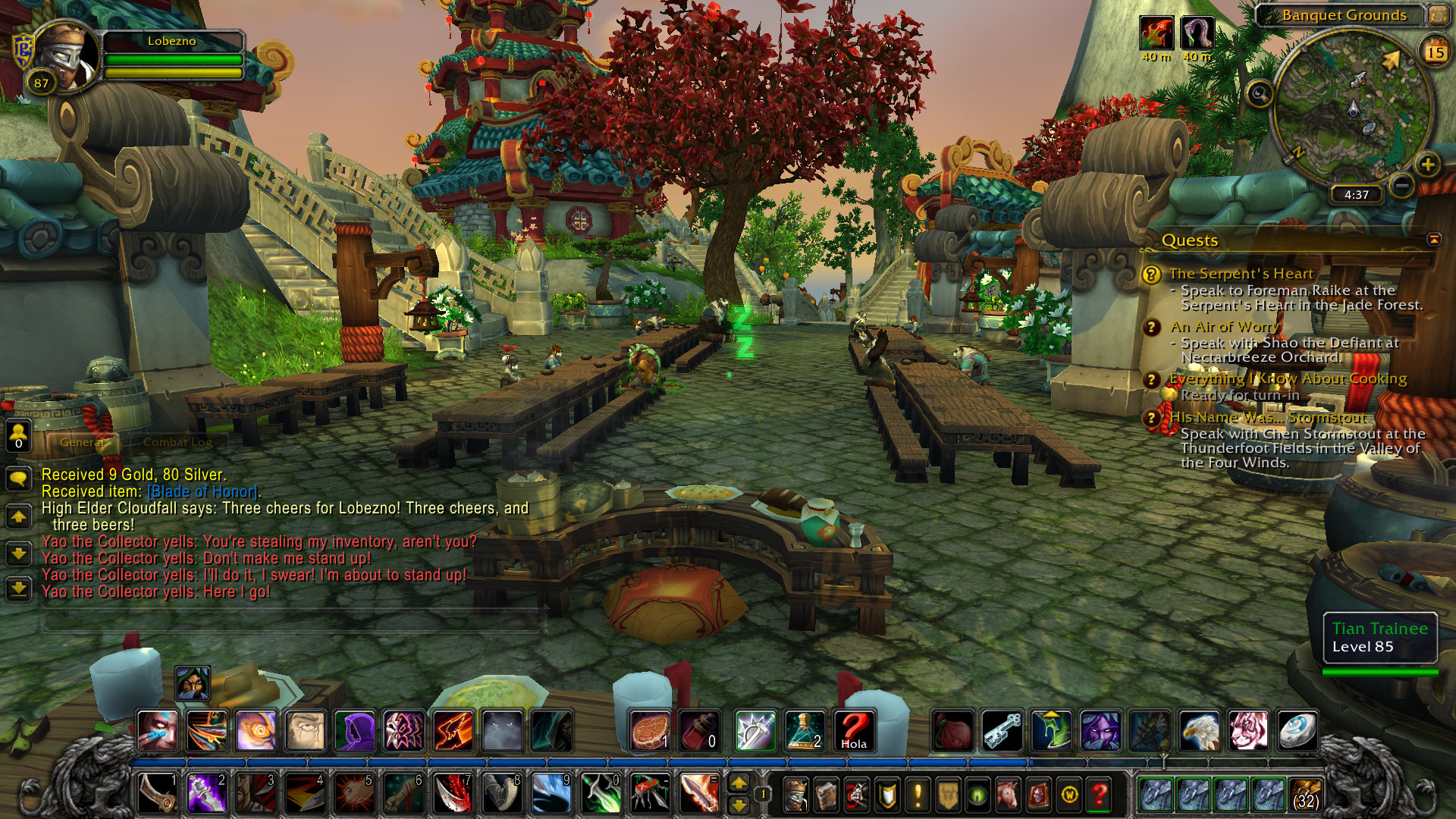This screenshot has height=819, width=1456.
Task: Open the minimap tracking magnifier button
Action: pyautogui.click(x=1260, y=94)
